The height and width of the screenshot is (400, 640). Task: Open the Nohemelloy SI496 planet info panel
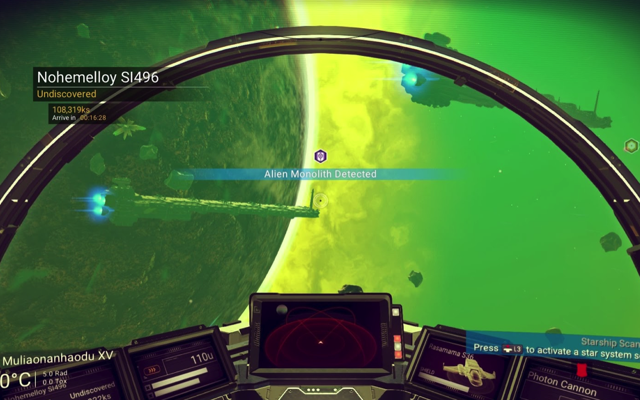[97, 78]
